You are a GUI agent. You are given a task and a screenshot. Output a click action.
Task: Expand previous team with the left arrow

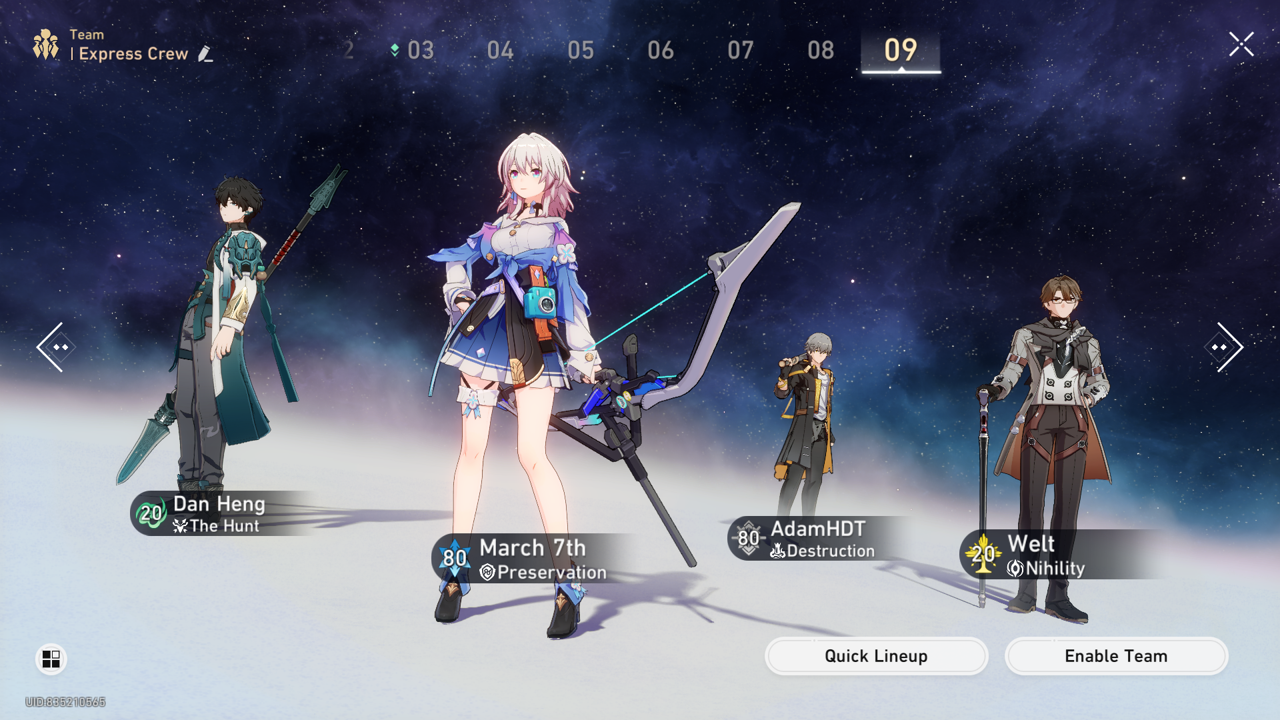(x=55, y=347)
